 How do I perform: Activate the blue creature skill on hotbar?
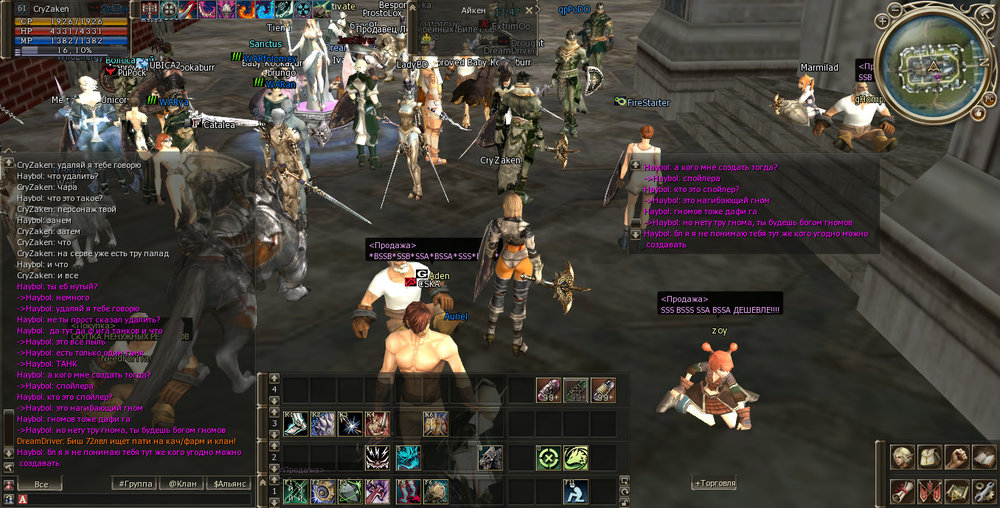click(408, 458)
